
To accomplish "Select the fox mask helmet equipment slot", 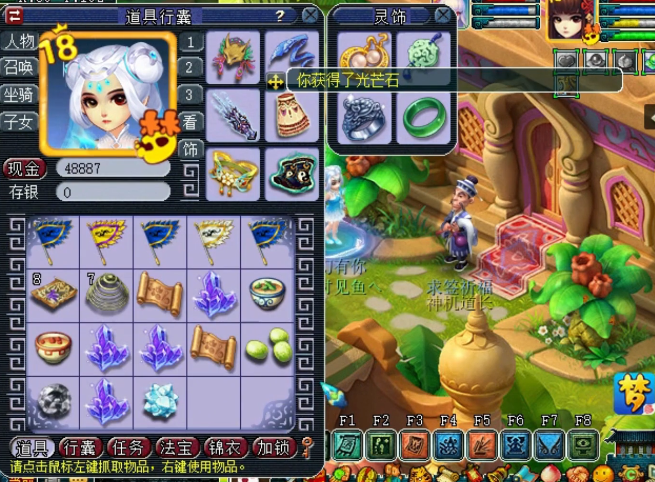I will click(x=234, y=56).
